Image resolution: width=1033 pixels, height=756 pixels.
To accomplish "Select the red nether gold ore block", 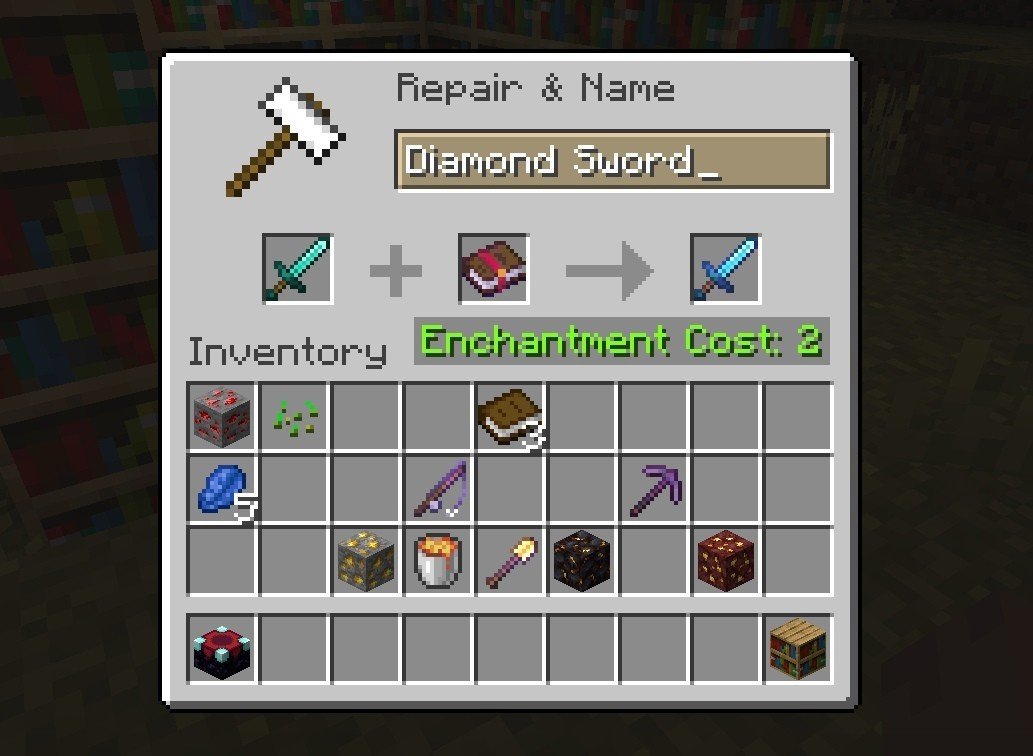I will pyautogui.click(x=726, y=561).
